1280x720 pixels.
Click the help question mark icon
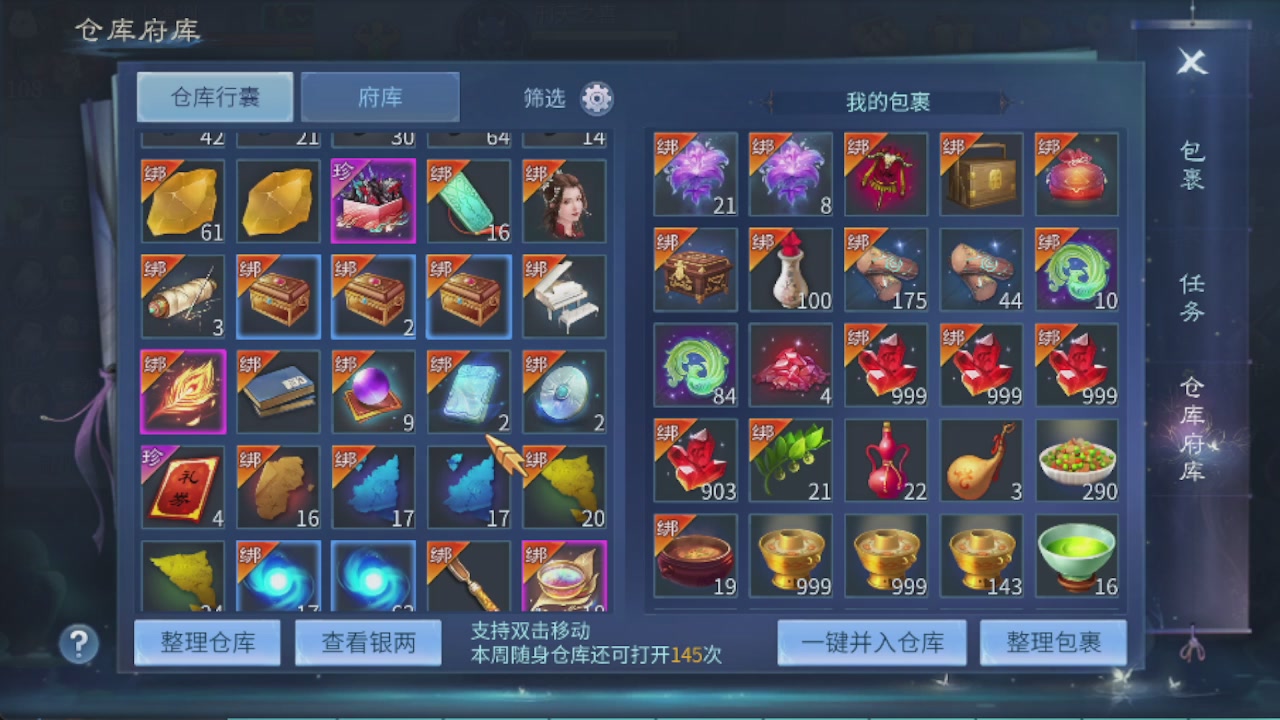[78, 645]
